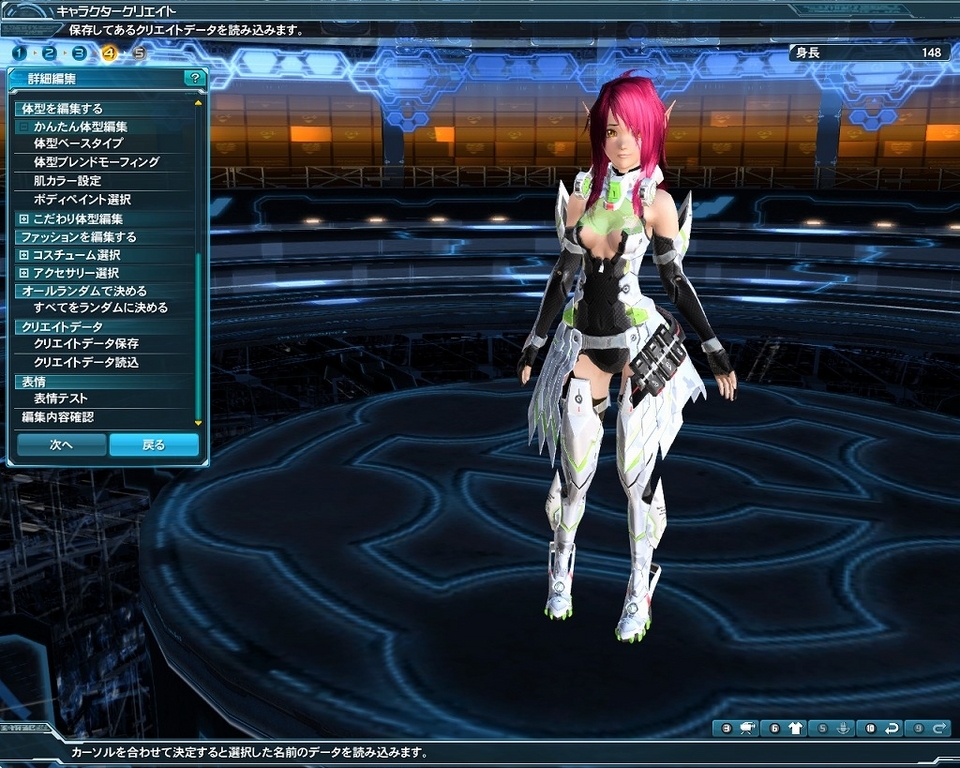This screenshot has width=960, height=768.
Task: Click the camera view button
Action: point(738,729)
